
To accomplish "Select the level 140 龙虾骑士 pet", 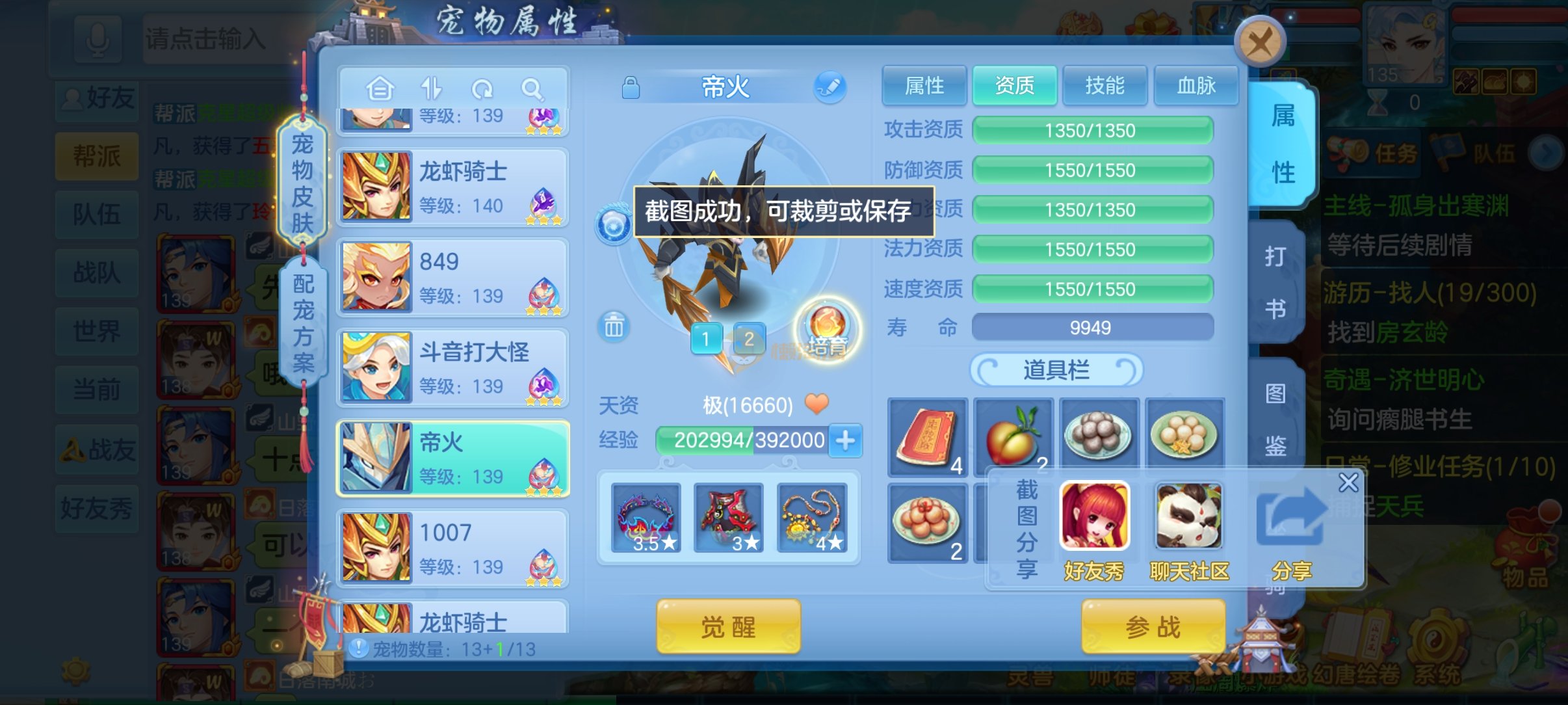I will click(453, 187).
